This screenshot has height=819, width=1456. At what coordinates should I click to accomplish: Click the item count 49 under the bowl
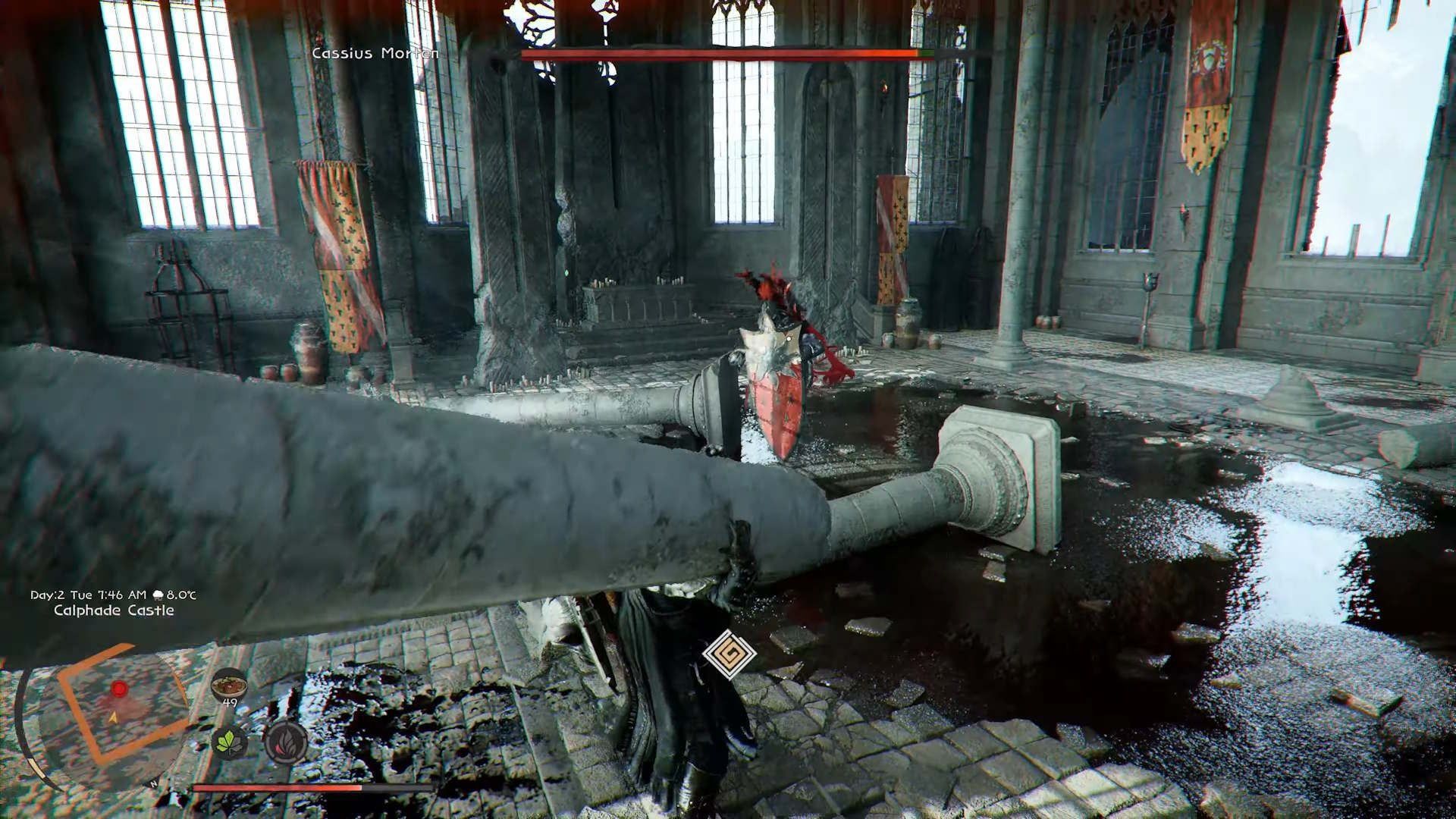[230, 701]
